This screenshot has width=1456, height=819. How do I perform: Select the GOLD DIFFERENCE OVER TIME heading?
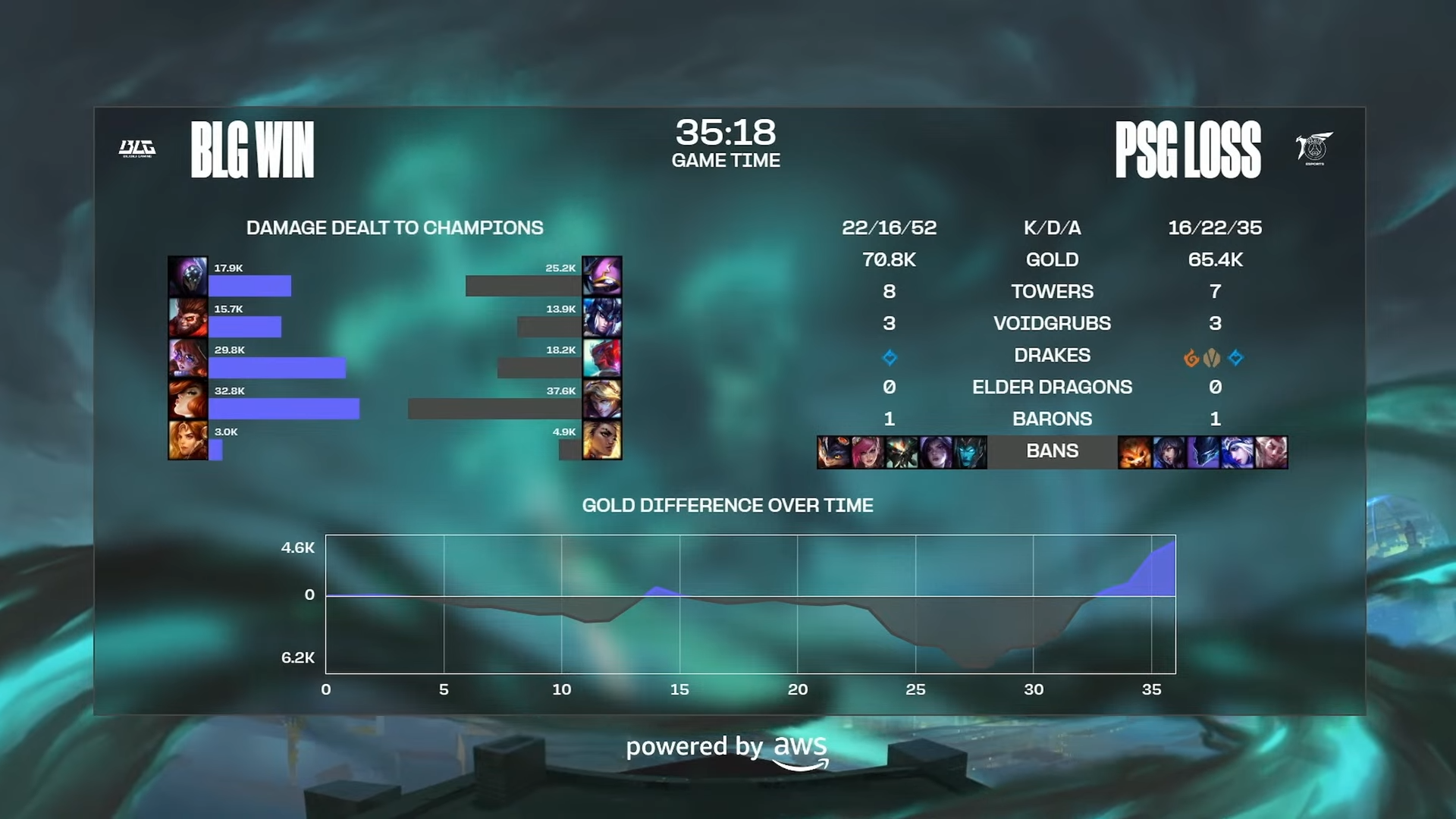point(726,505)
